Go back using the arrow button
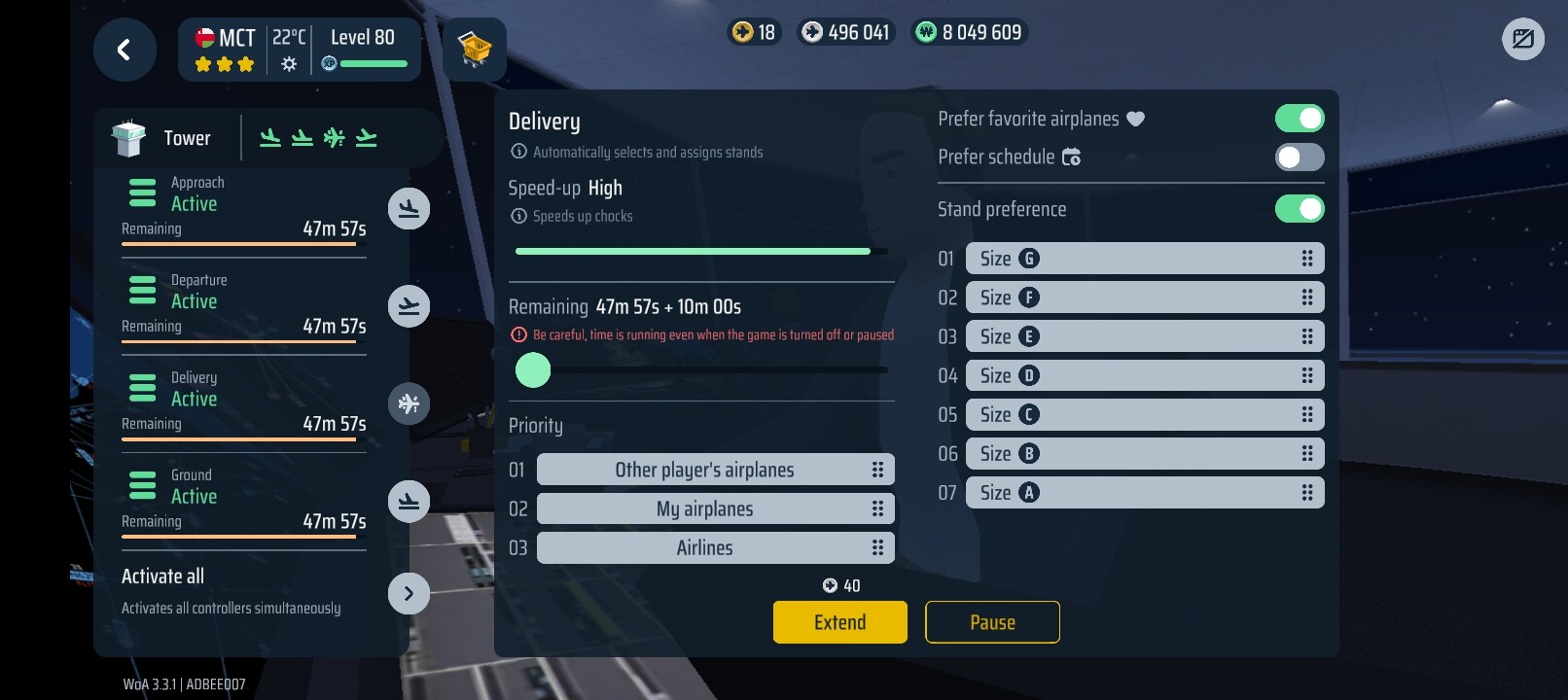The image size is (1568, 700). [x=125, y=50]
